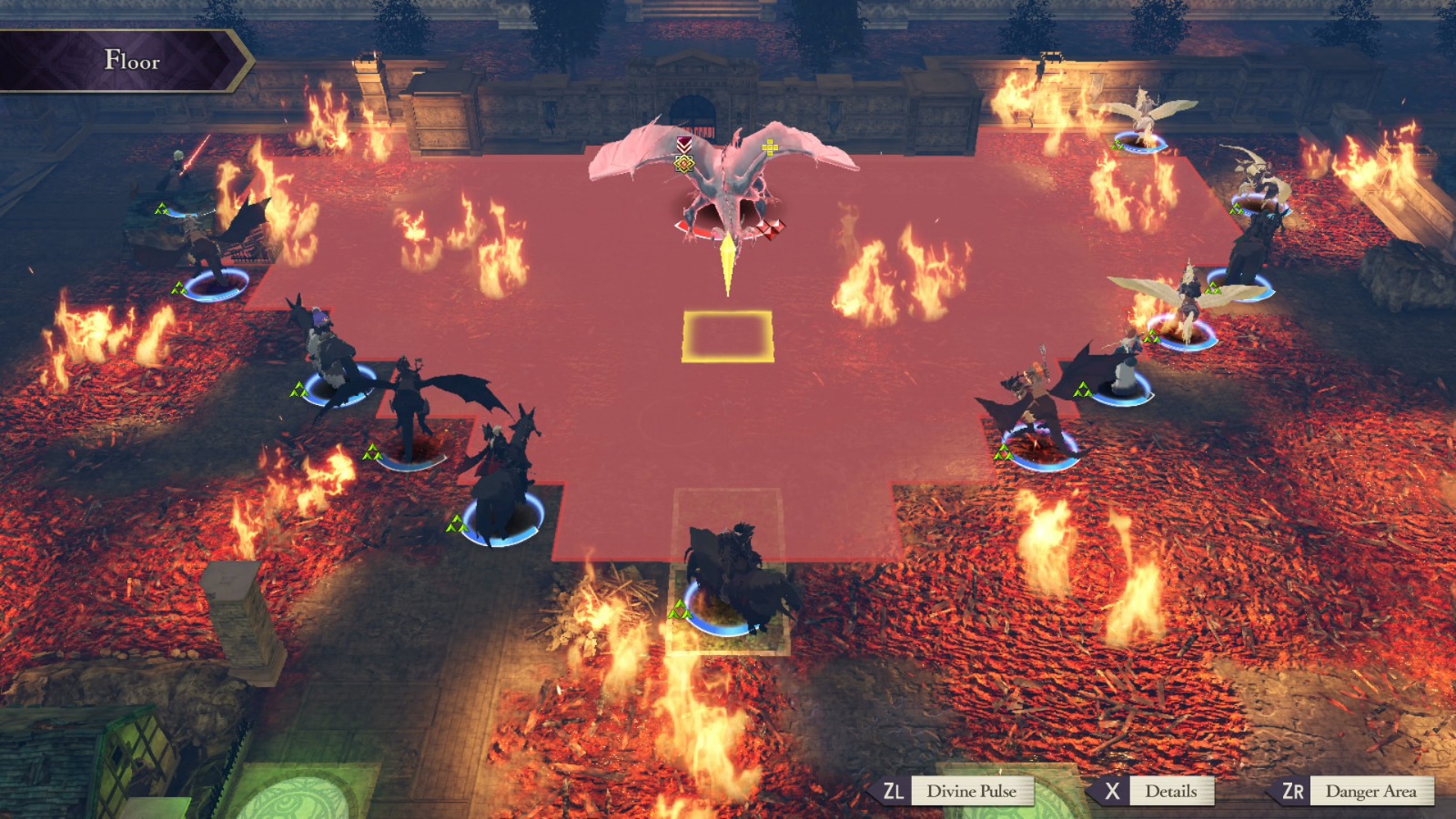This screenshot has width=1456, height=819.
Task: Select the gold crest emblem on the boss dragon
Action: pyautogui.click(x=684, y=163)
